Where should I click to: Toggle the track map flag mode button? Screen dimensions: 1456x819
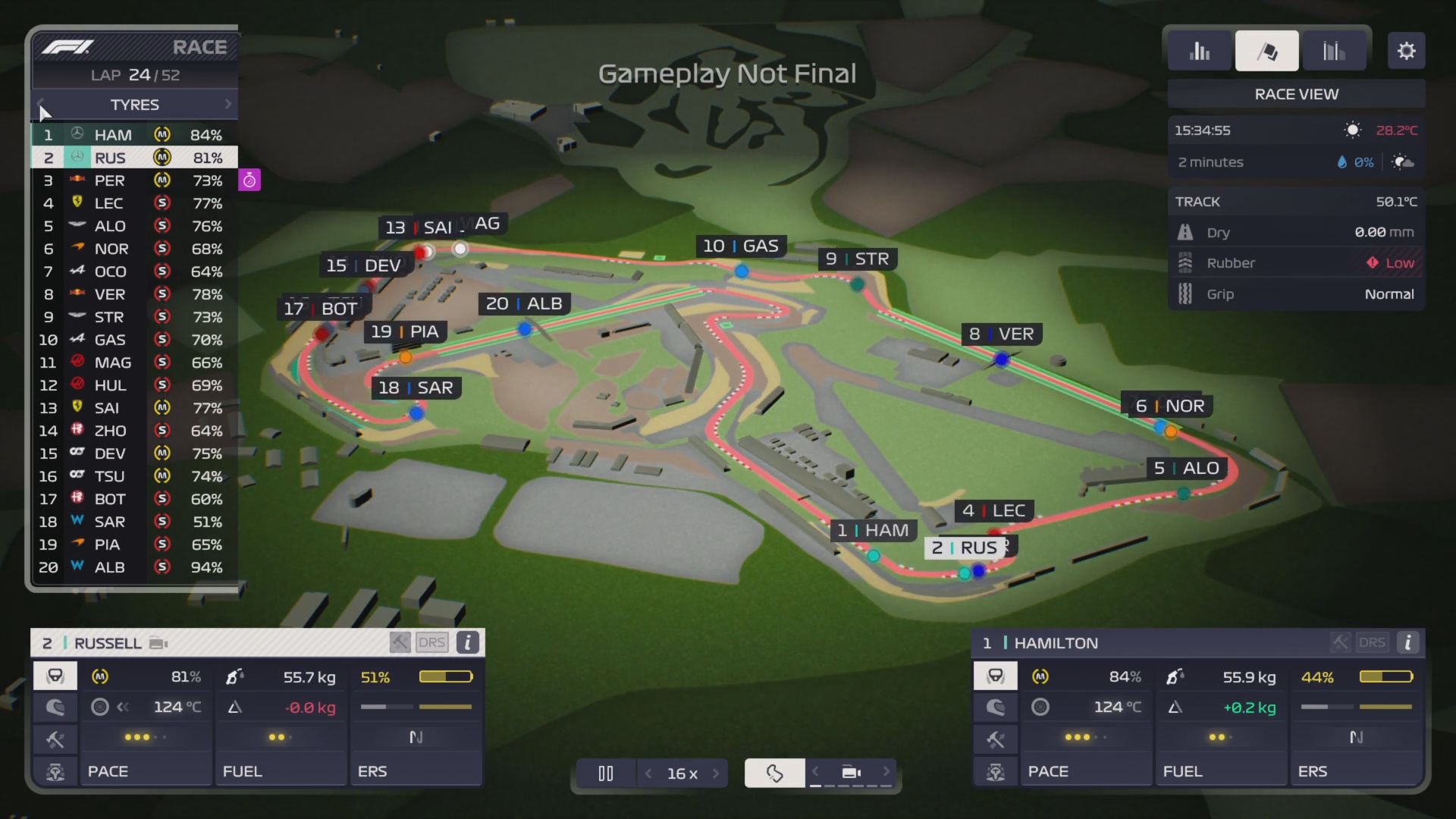(774, 773)
